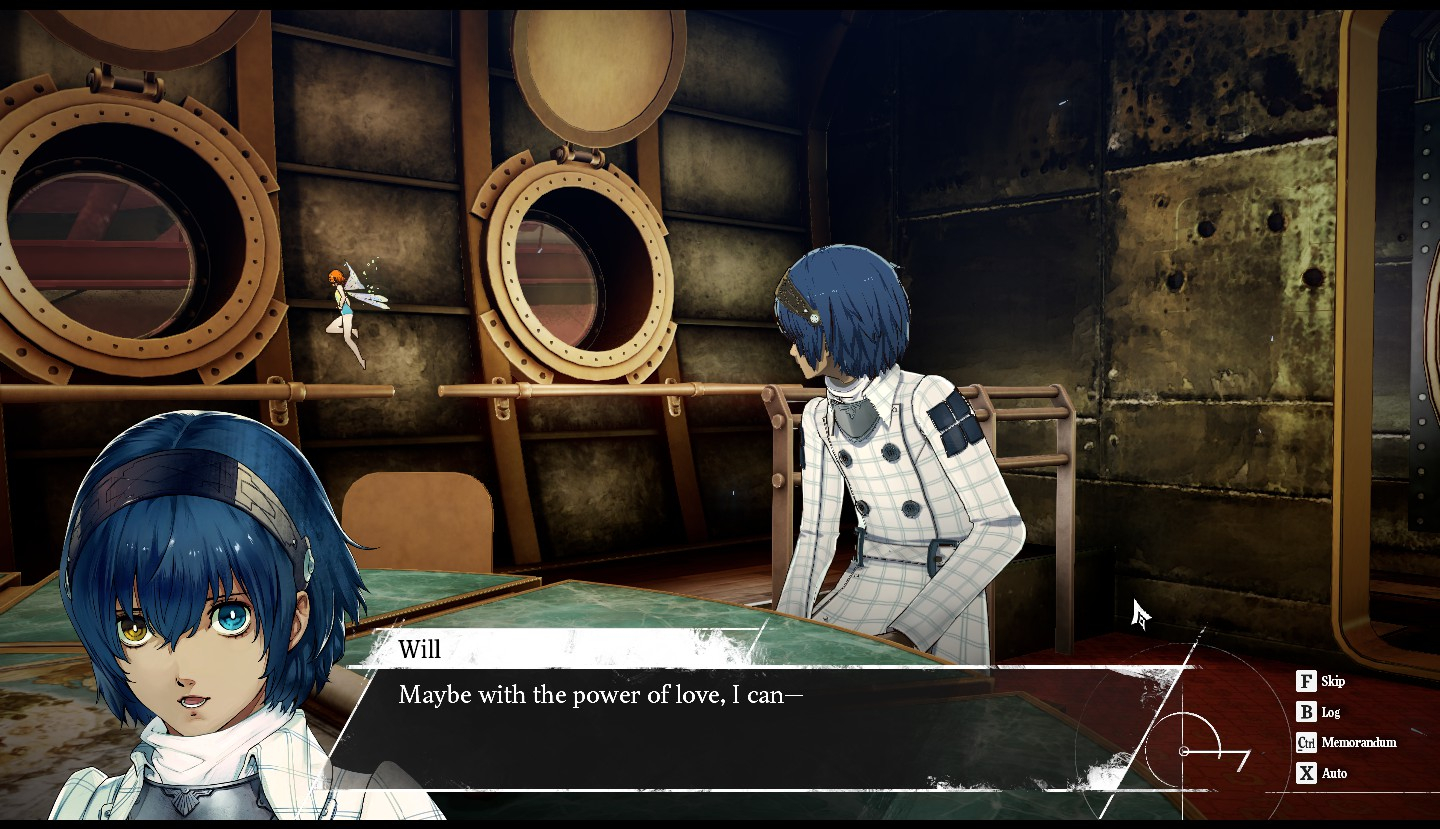The height and width of the screenshot is (829, 1440).
Task: Choose the Skip dialogue option
Action: coord(1321,682)
